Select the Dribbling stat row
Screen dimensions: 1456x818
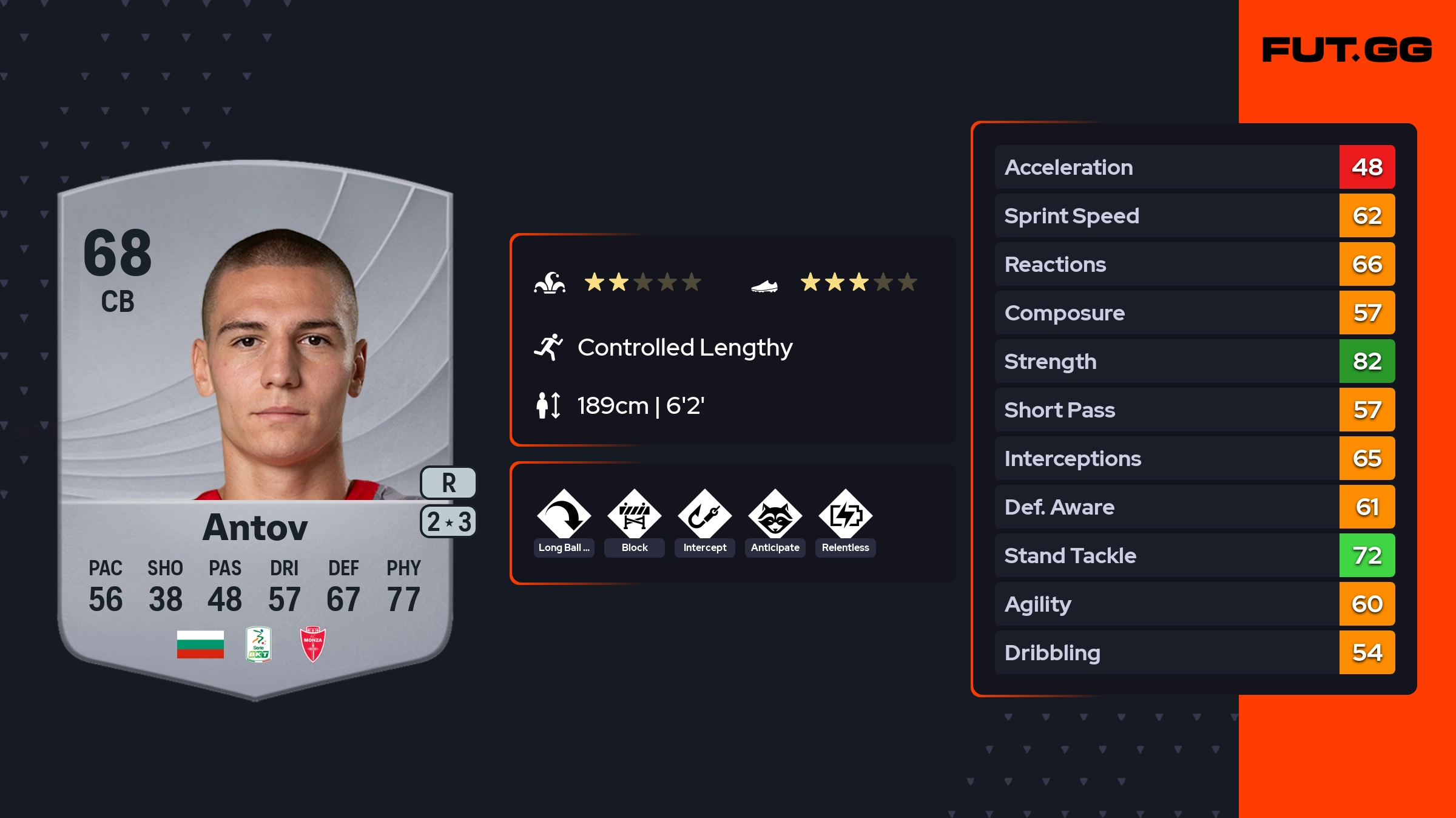(1194, 652)
